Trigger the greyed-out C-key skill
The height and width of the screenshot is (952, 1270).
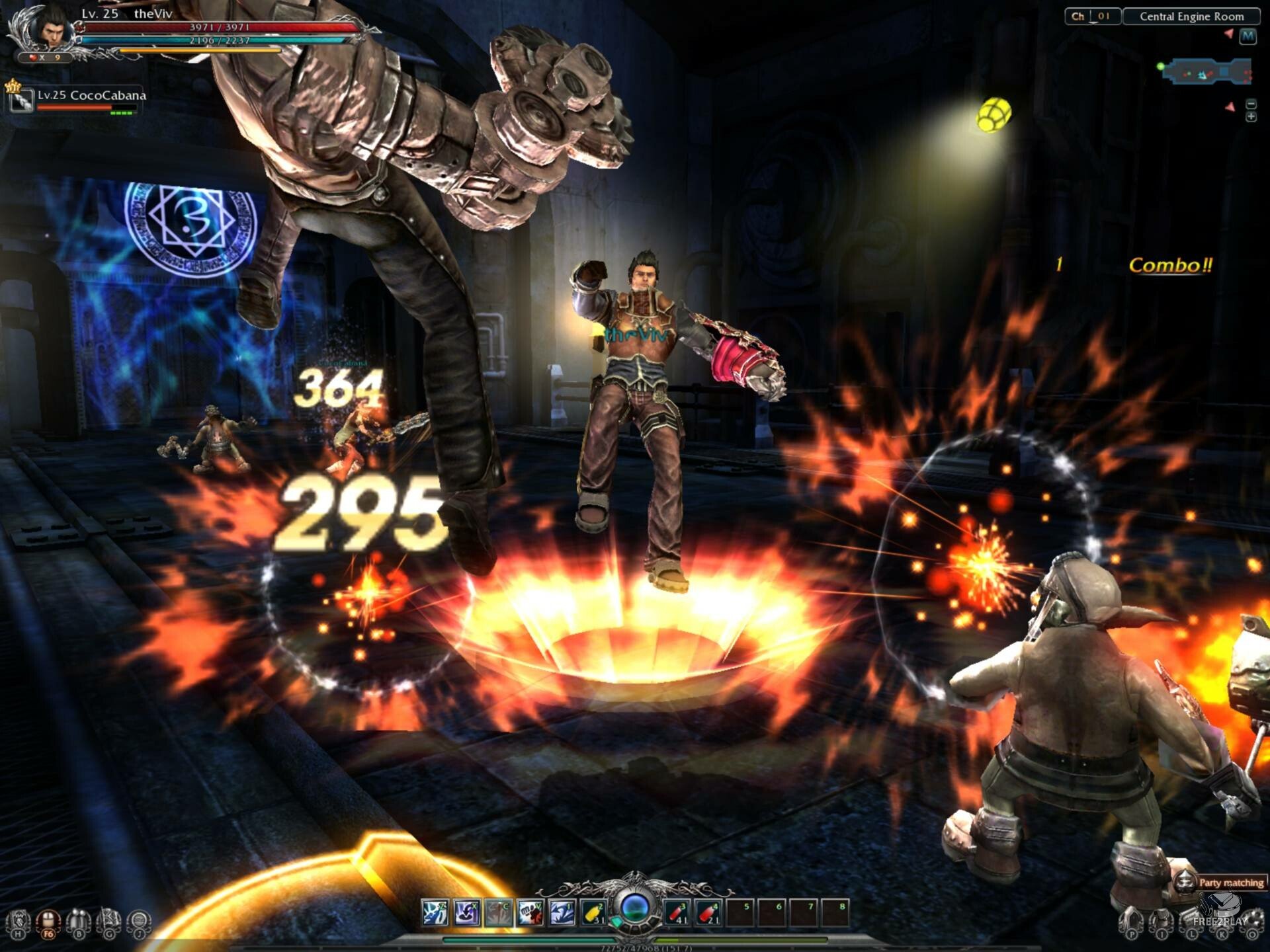click(x=498, y=913)
